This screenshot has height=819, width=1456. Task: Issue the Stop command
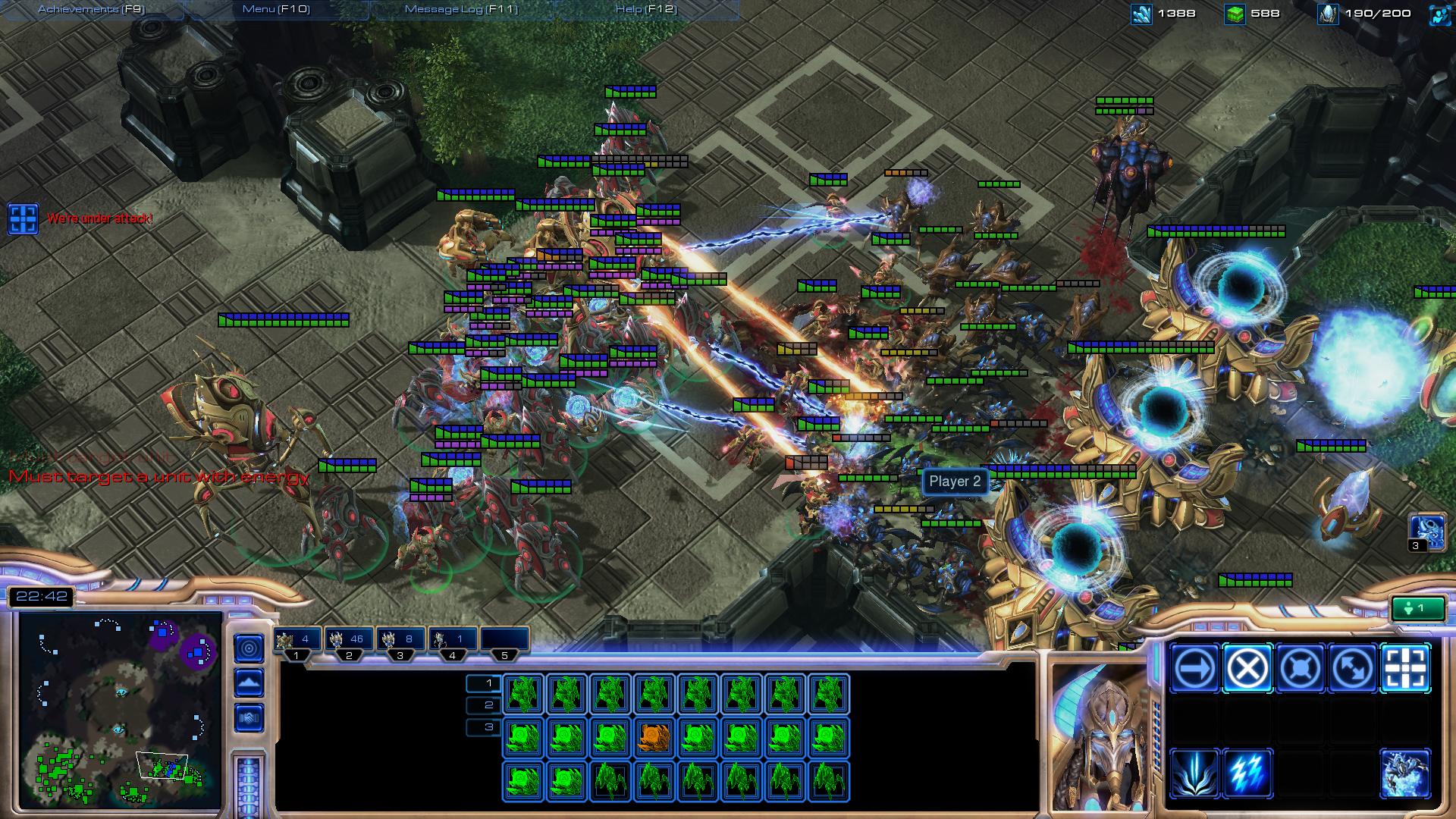[1247, 668]
